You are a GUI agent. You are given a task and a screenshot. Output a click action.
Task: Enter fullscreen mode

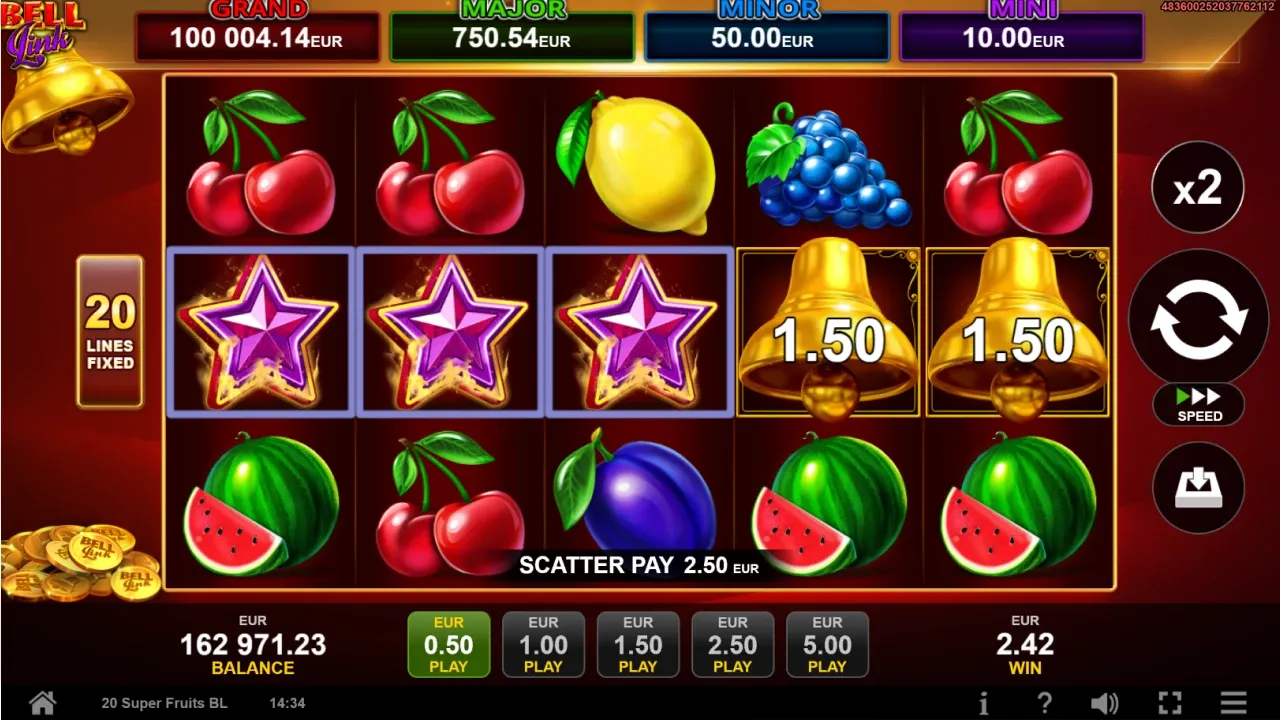click(1168, 703)
